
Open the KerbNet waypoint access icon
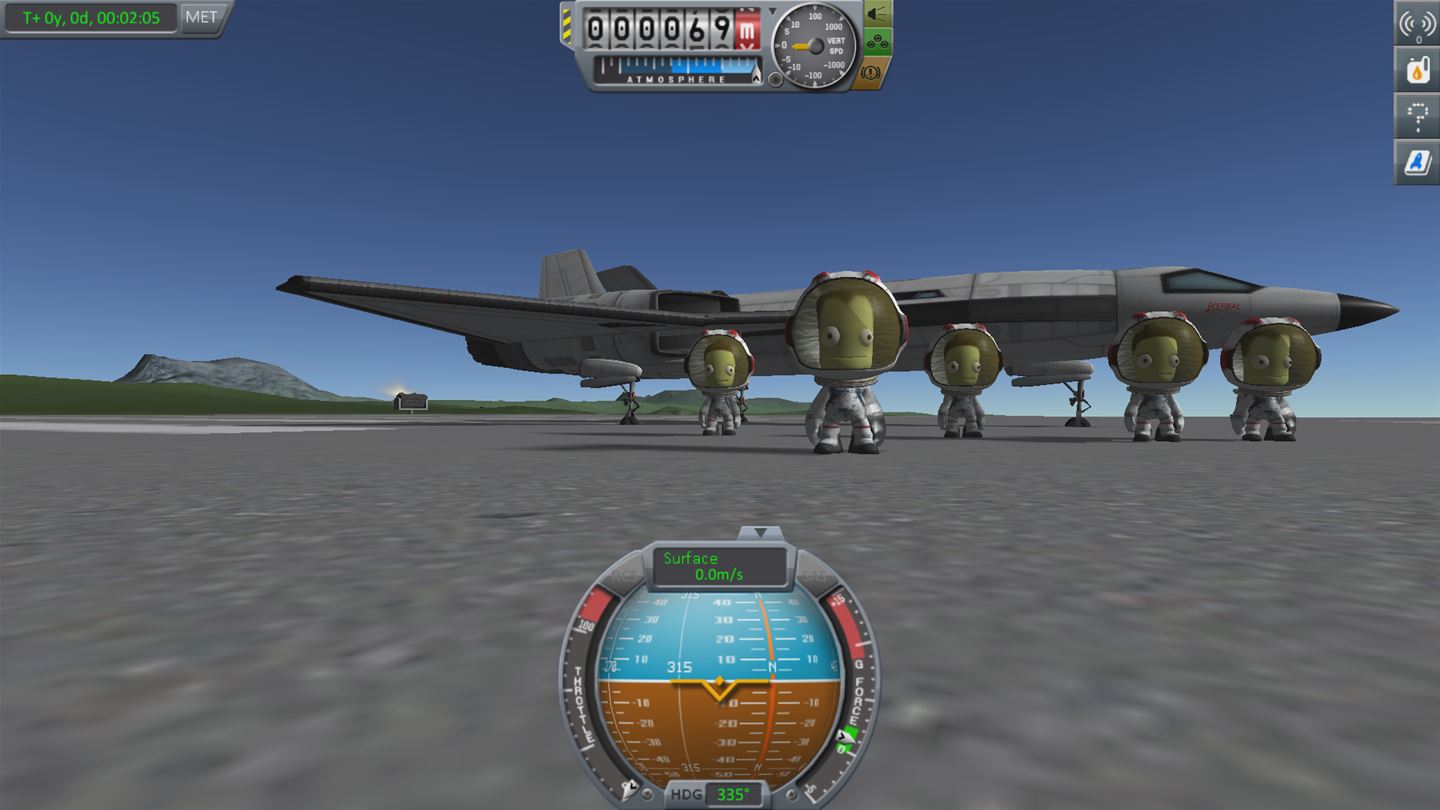1418,117
